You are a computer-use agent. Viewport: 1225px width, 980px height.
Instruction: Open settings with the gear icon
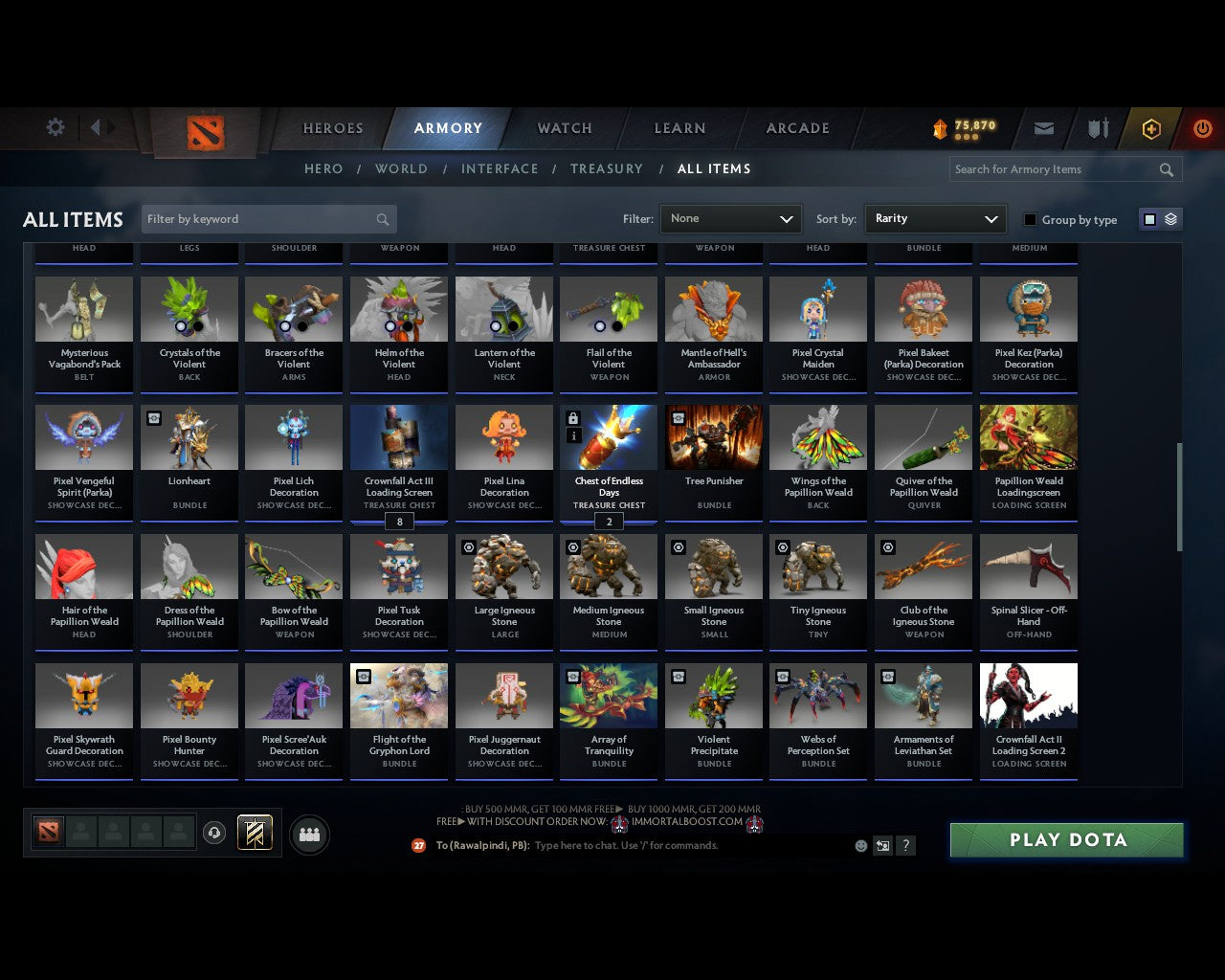[x=55, y=126]
